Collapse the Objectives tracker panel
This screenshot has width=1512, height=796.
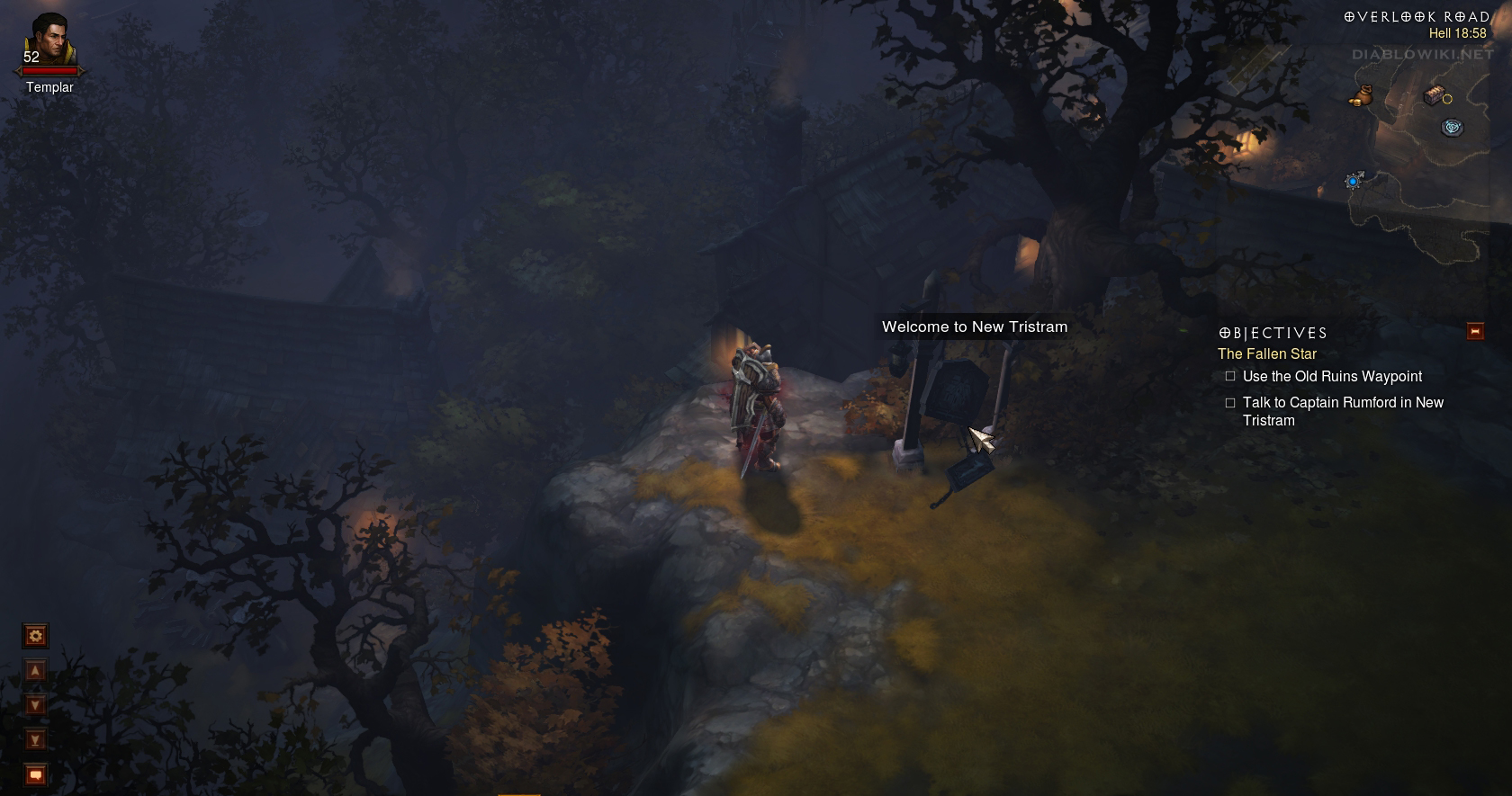point(1475,331)
